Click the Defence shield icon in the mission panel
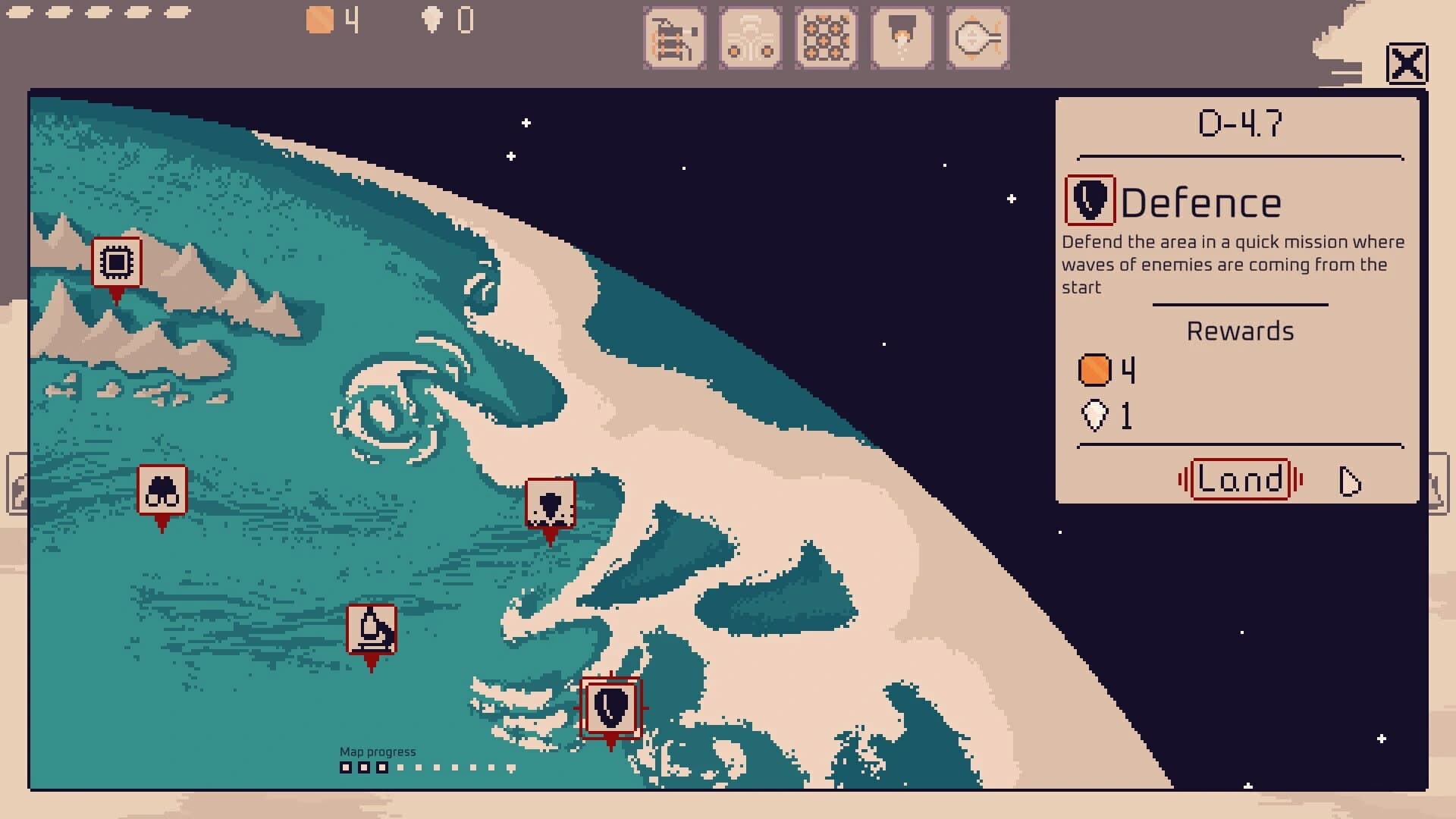Image resolution: width=1456 pixels, height=819 pixels. click(x=1090, y=202)
